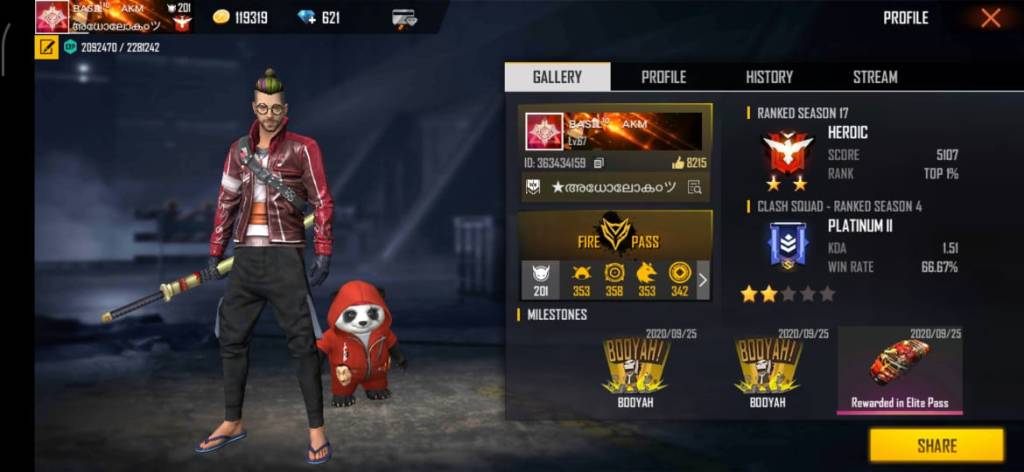
Task: Switch to the Gallery tab
Action: 557,77
